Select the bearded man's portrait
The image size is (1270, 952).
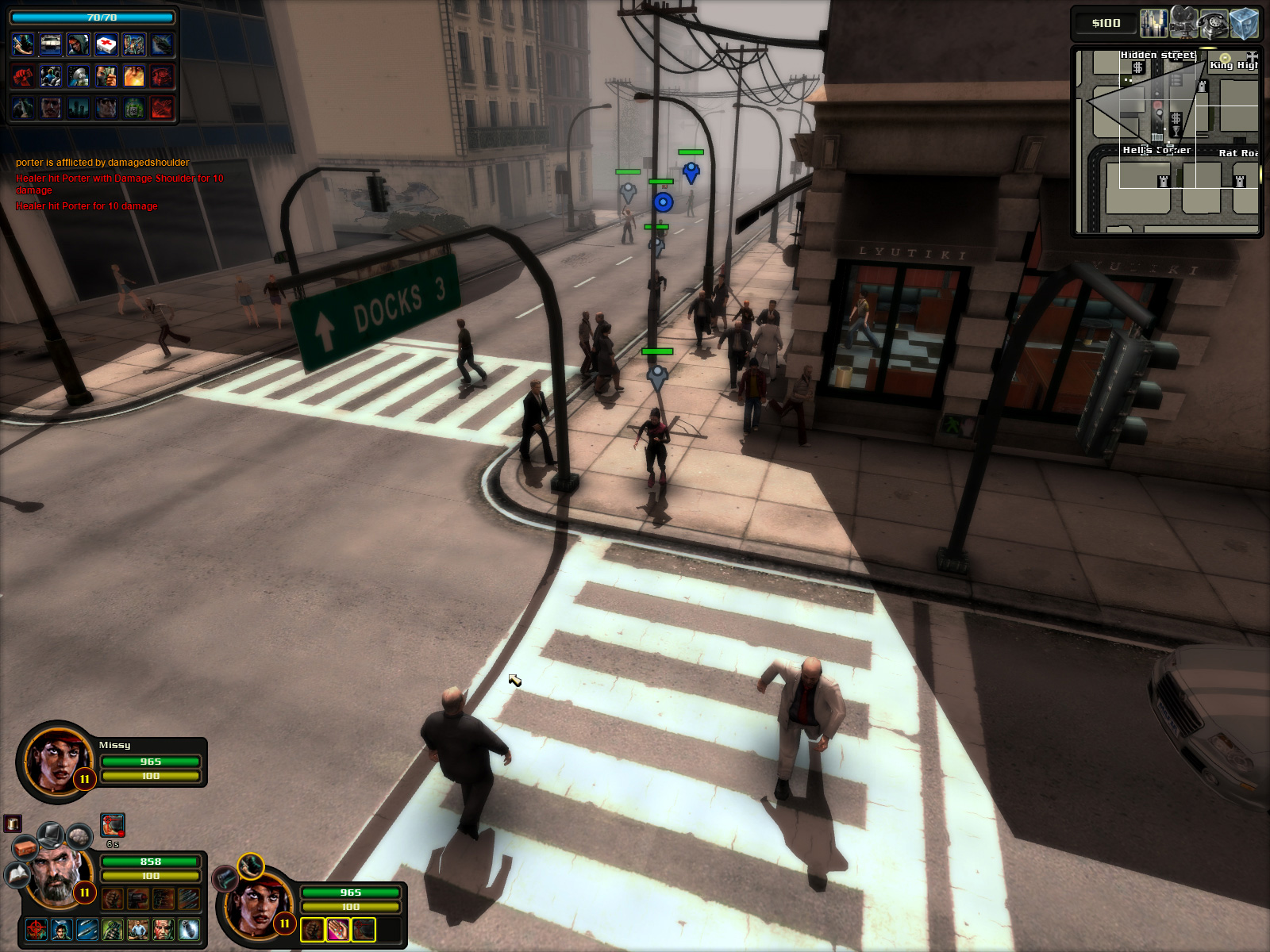[56, 877]
